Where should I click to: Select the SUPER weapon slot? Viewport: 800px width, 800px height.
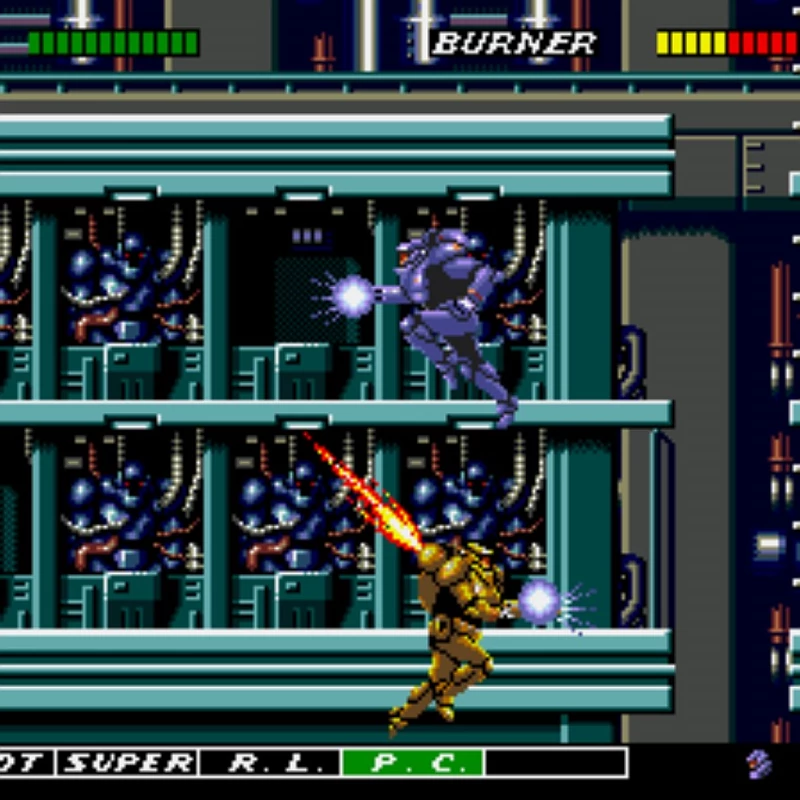(127, 763)
